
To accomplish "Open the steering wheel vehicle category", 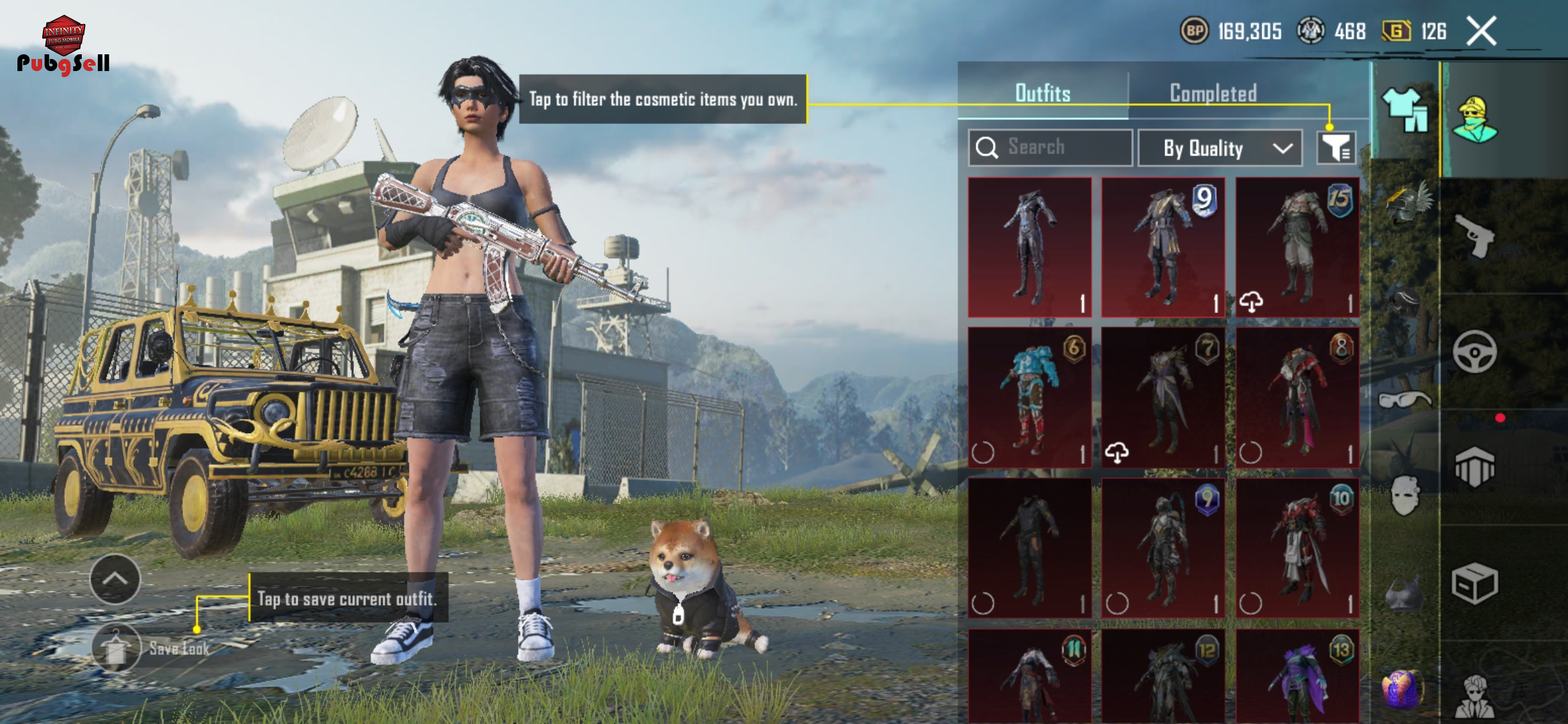I will tap(1474, 351).
